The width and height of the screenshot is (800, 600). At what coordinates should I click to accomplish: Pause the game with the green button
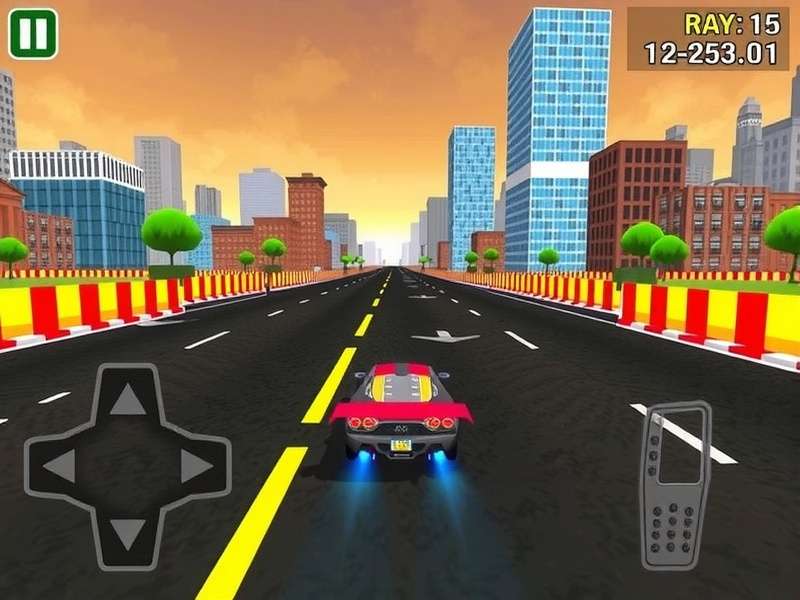click(33, 34)
